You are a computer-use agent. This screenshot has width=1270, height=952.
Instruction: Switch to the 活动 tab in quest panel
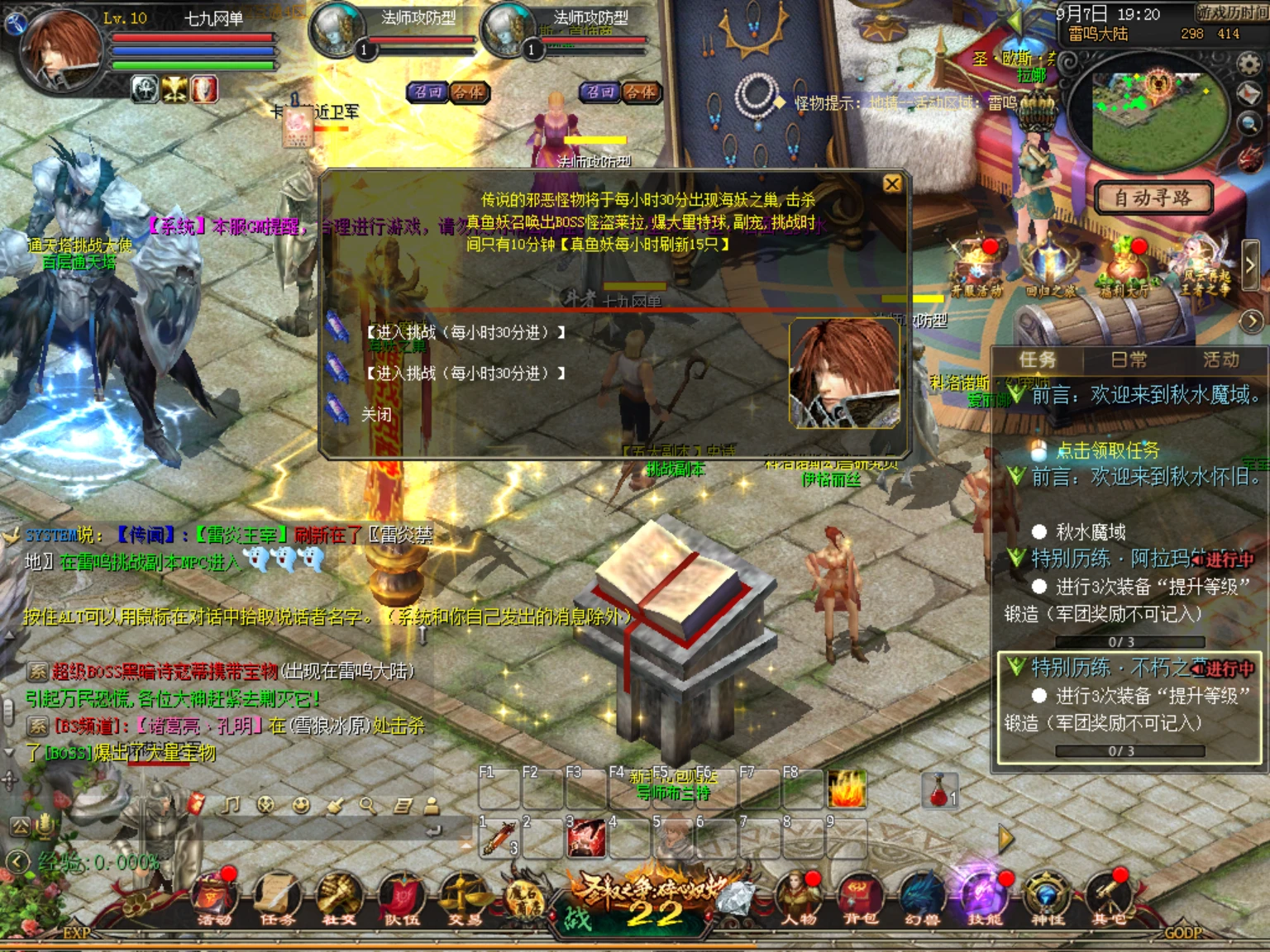1220,359
